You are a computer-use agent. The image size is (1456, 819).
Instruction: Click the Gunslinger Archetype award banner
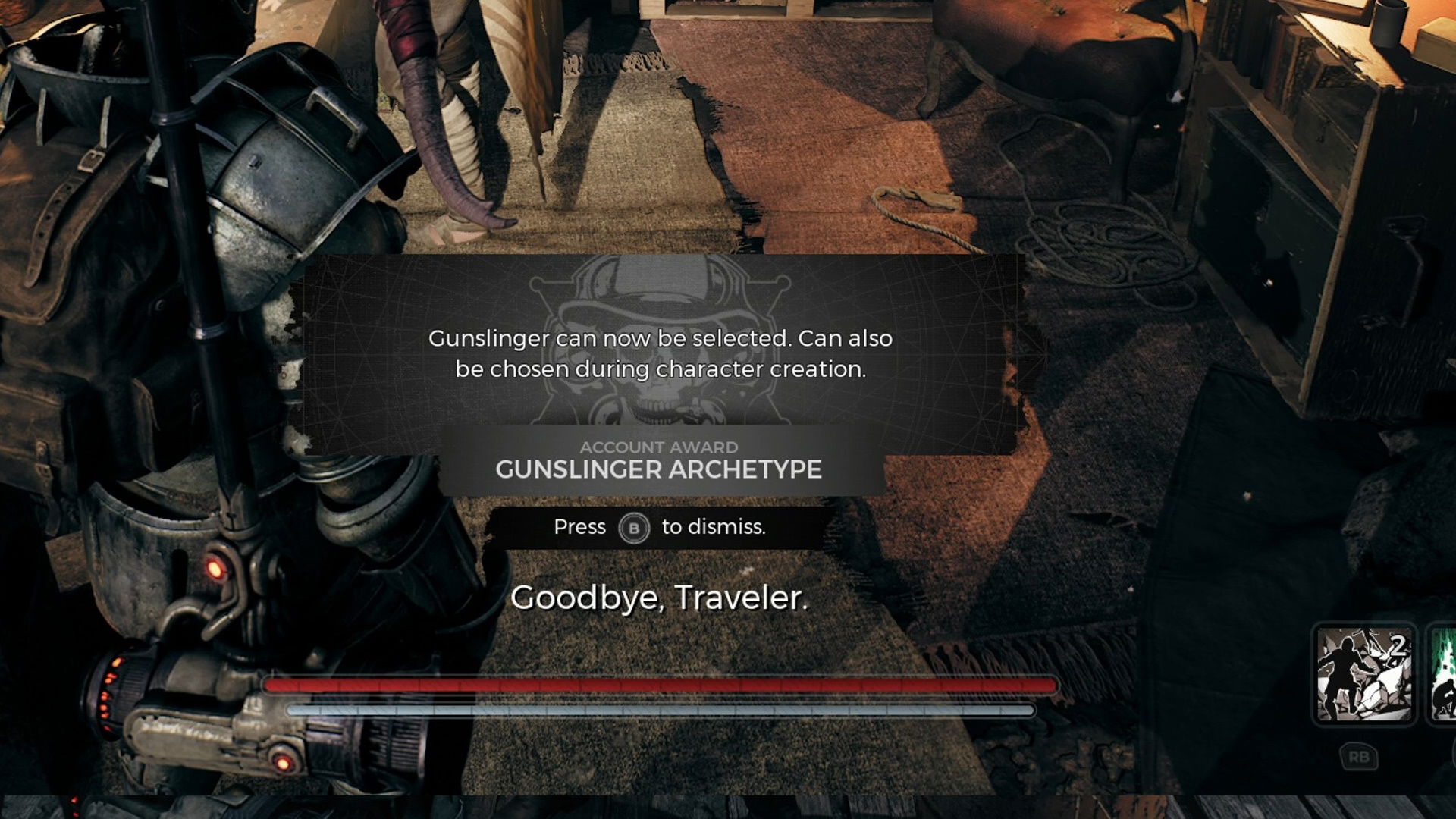pos(658,460)
